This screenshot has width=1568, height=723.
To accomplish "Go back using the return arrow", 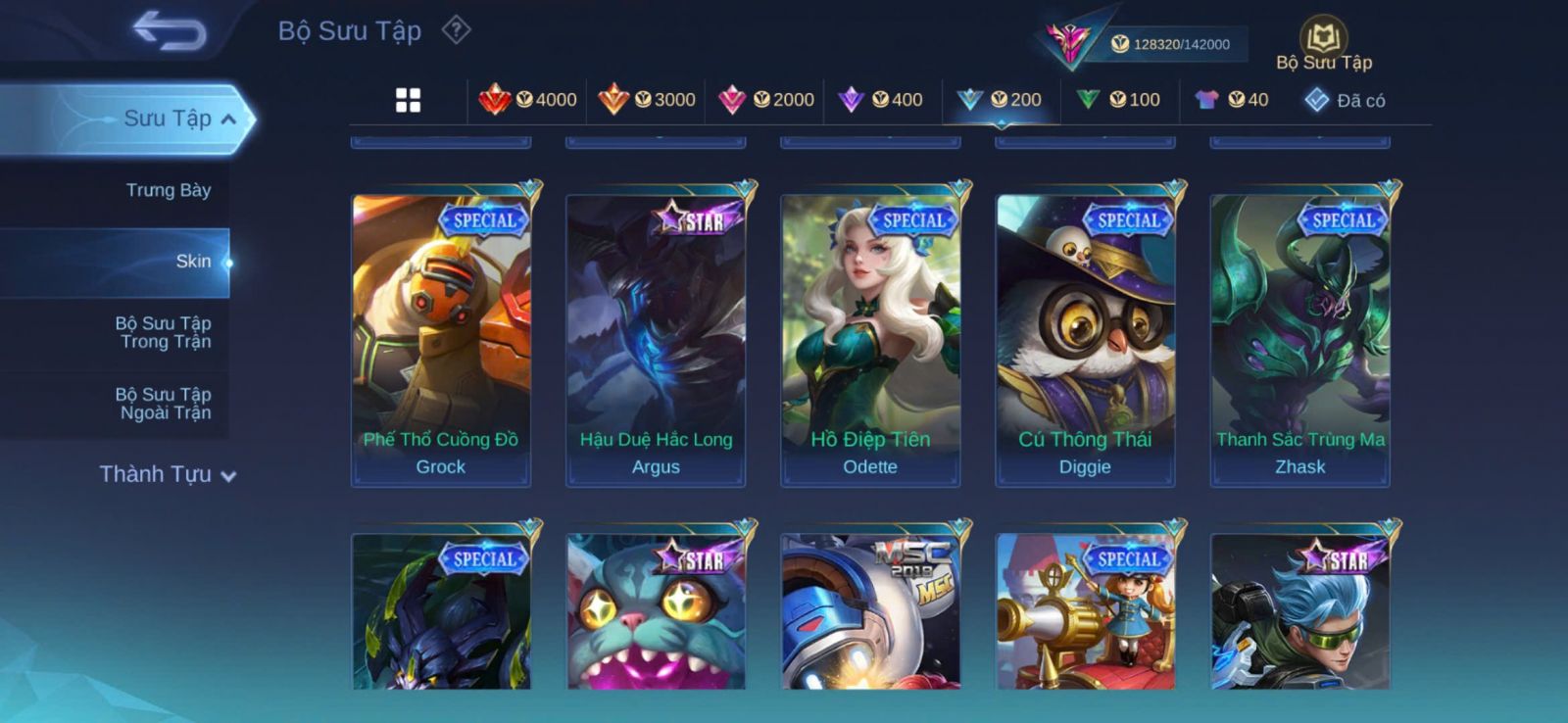I will (171, 30).
